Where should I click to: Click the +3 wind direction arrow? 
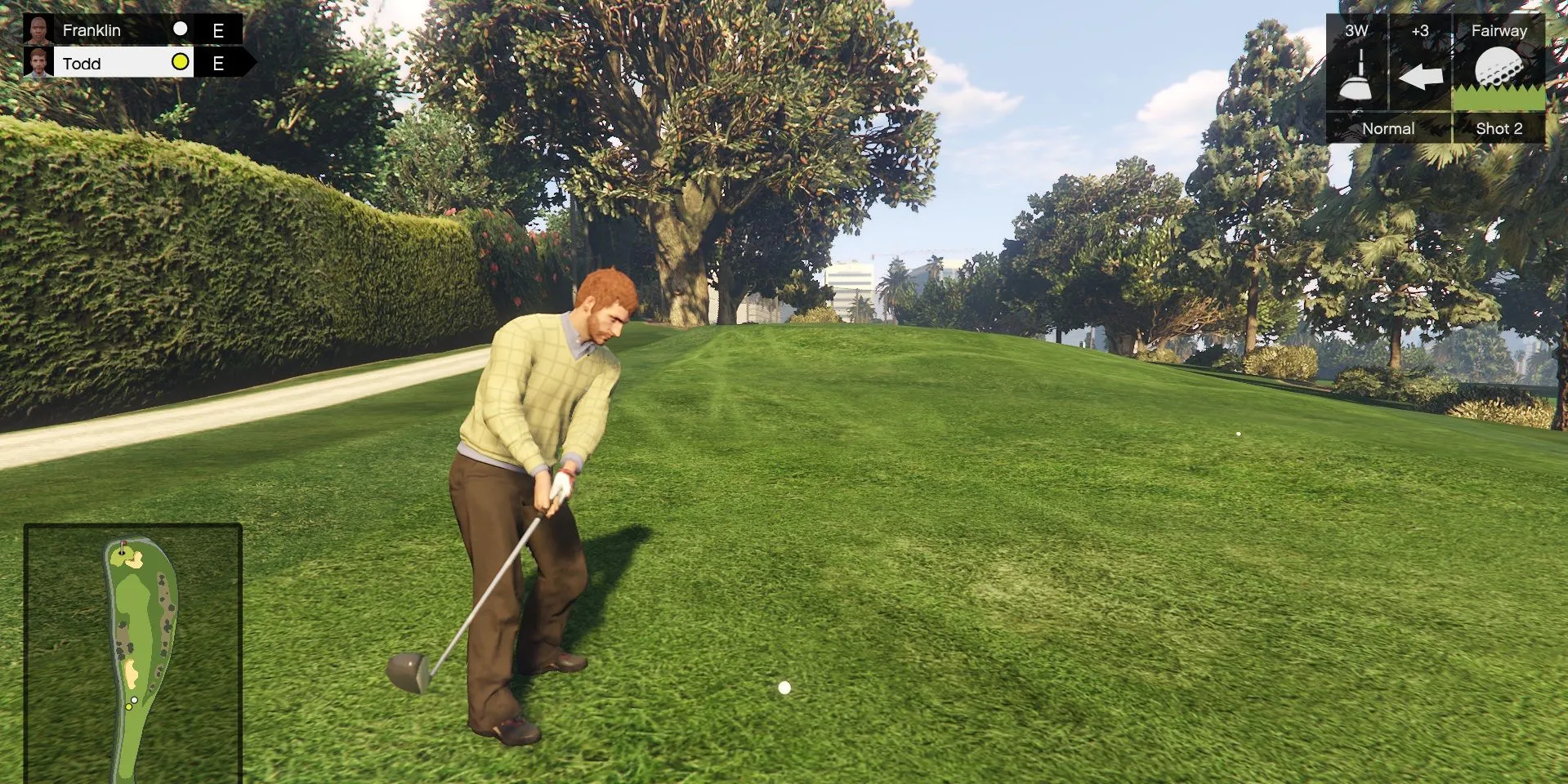click(x=1420, y=77)
